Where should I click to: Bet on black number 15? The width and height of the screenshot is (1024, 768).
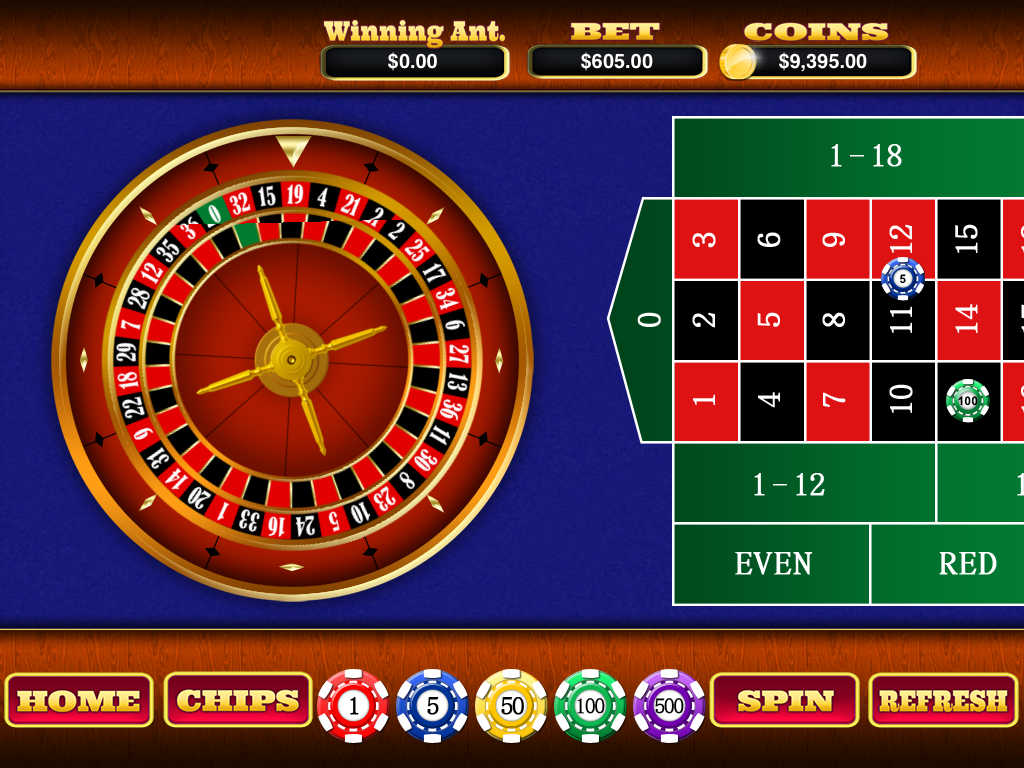click(968, 239)
